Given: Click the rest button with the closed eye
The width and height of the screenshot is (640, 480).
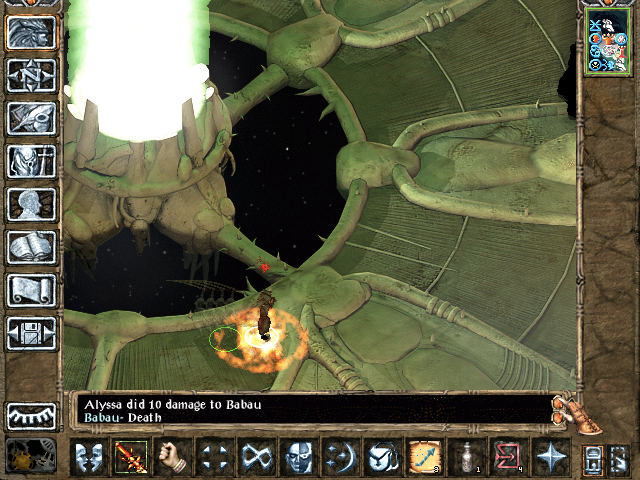Looking at the screenshot, I should [x=31, y=415].
